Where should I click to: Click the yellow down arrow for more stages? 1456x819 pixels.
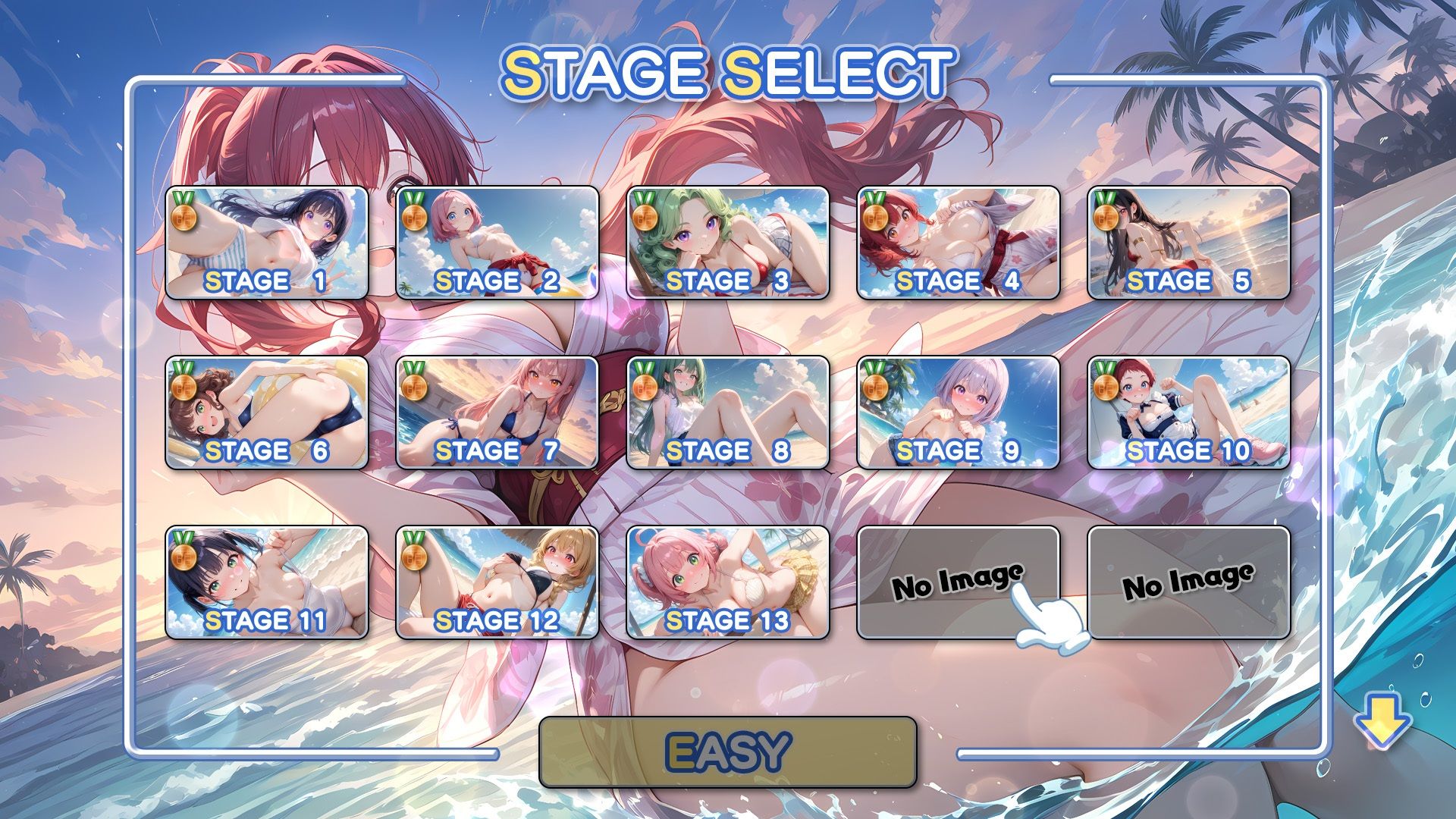pyautogui.click(x=1382, y=722)
